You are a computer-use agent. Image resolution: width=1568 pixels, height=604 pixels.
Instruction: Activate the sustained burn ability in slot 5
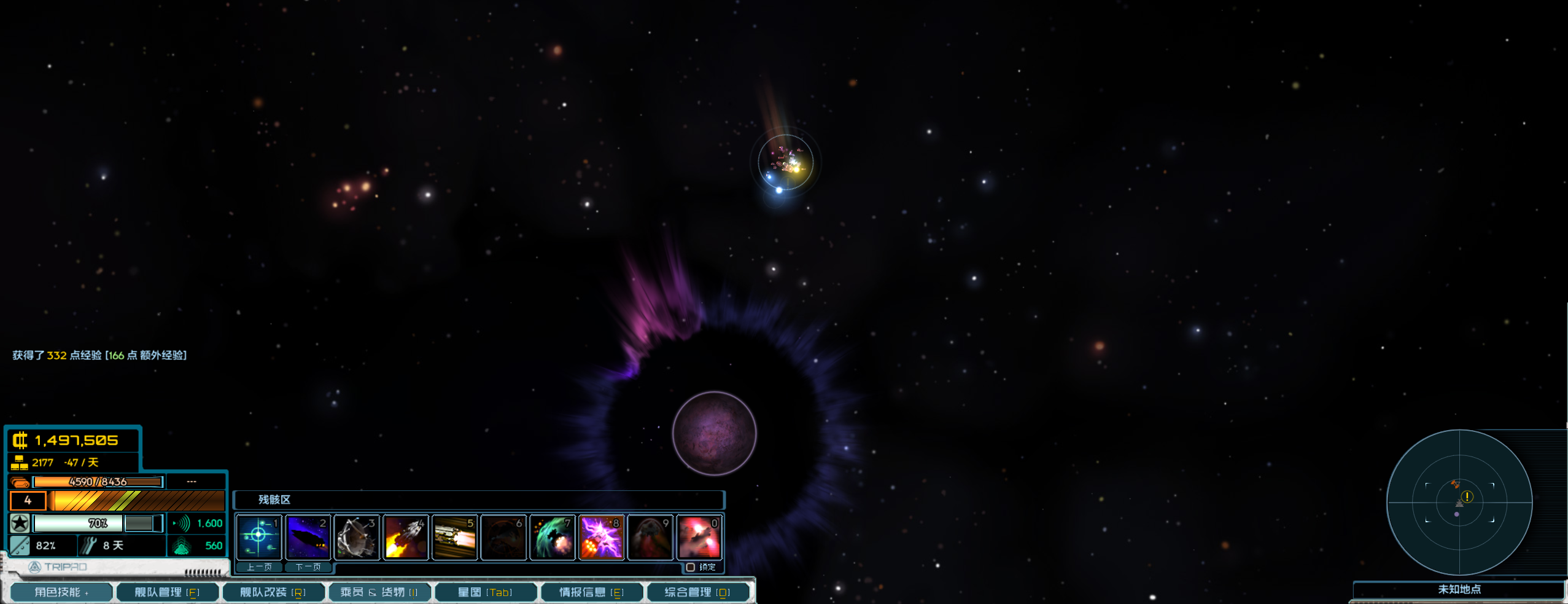pyautogui.click(x=455, y=537)
